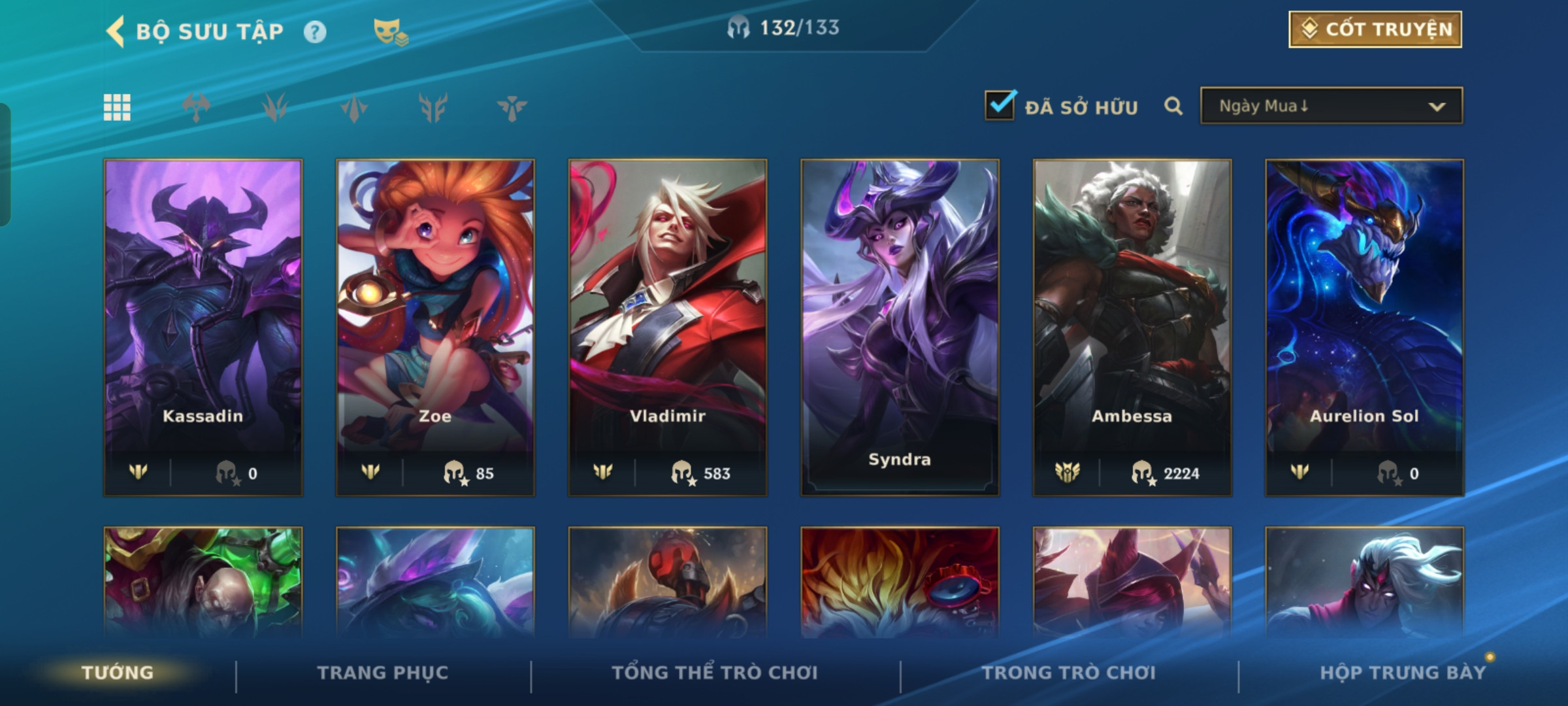Show all champions with the grid filter

pos(117,107)
